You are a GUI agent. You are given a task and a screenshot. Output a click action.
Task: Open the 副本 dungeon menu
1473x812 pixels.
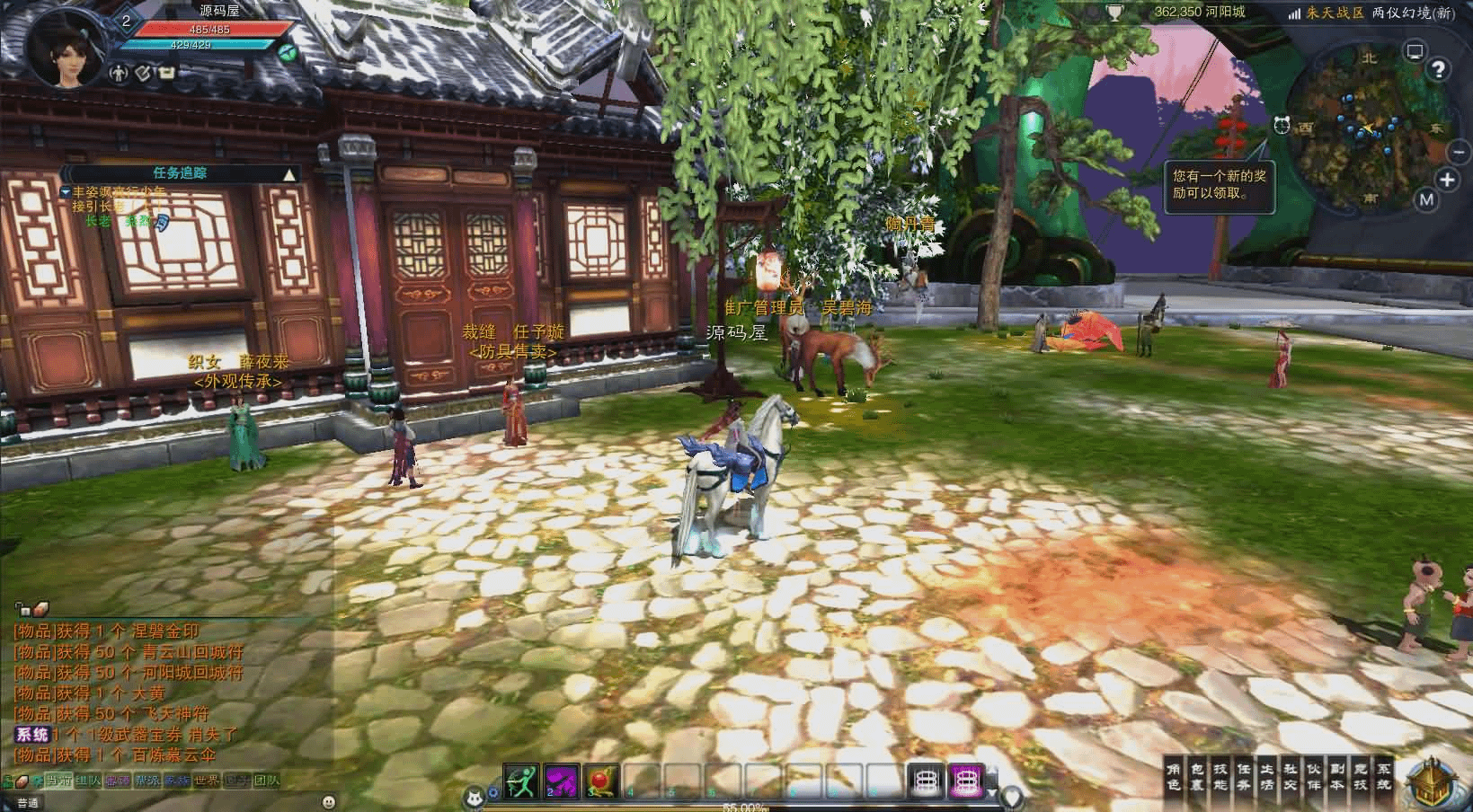(x=1337, y=777)
